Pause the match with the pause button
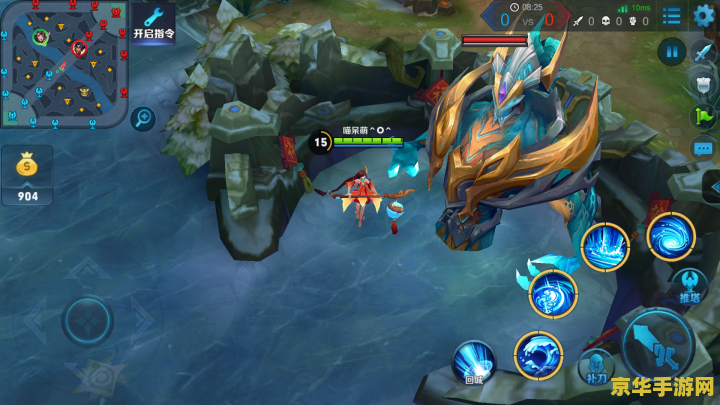 [671, 50]
